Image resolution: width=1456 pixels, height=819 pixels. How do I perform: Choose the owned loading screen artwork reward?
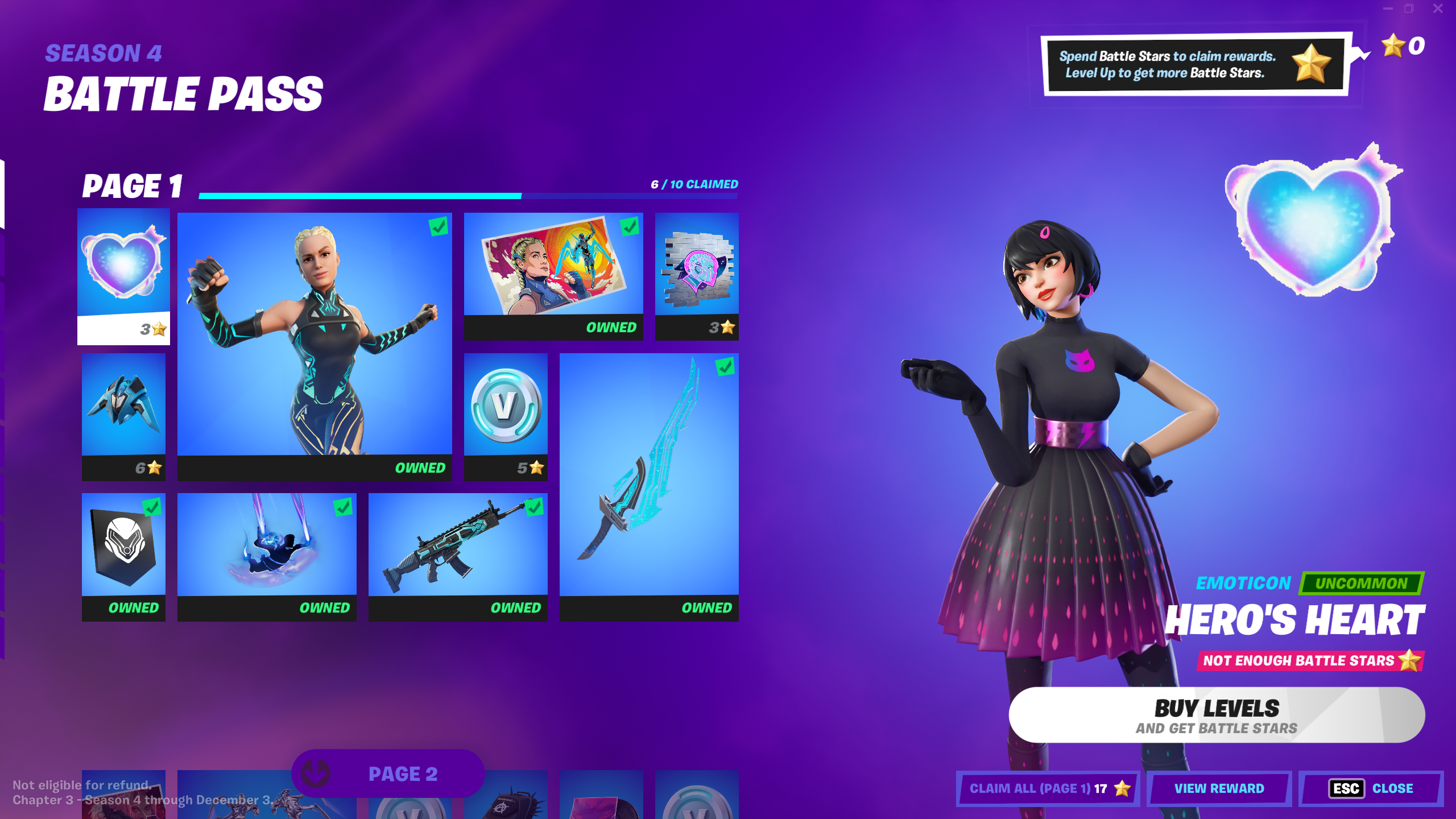click(553, 276)
